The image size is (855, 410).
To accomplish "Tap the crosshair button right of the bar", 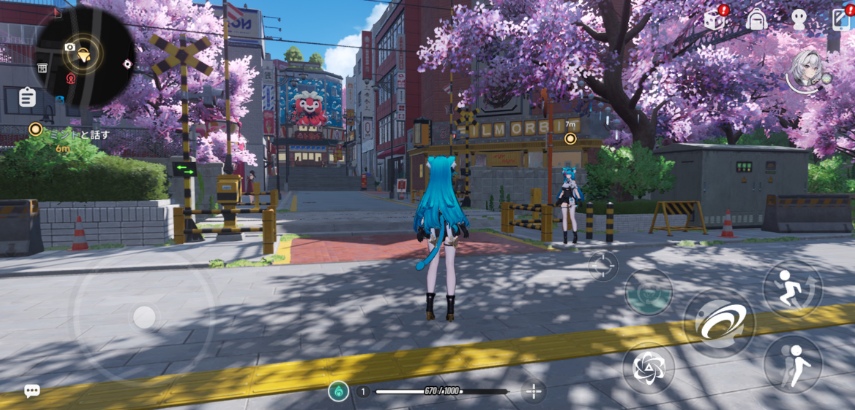I will 534,391.
